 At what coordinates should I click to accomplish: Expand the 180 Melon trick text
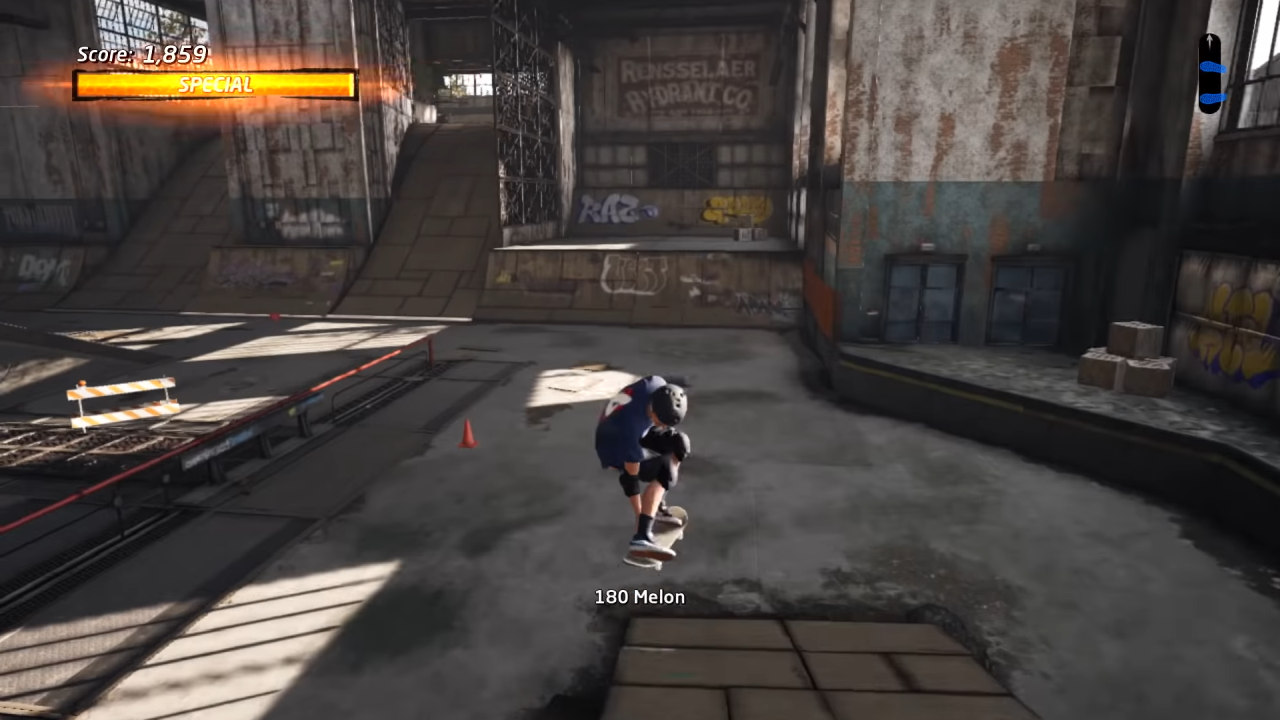click(639, 597)
